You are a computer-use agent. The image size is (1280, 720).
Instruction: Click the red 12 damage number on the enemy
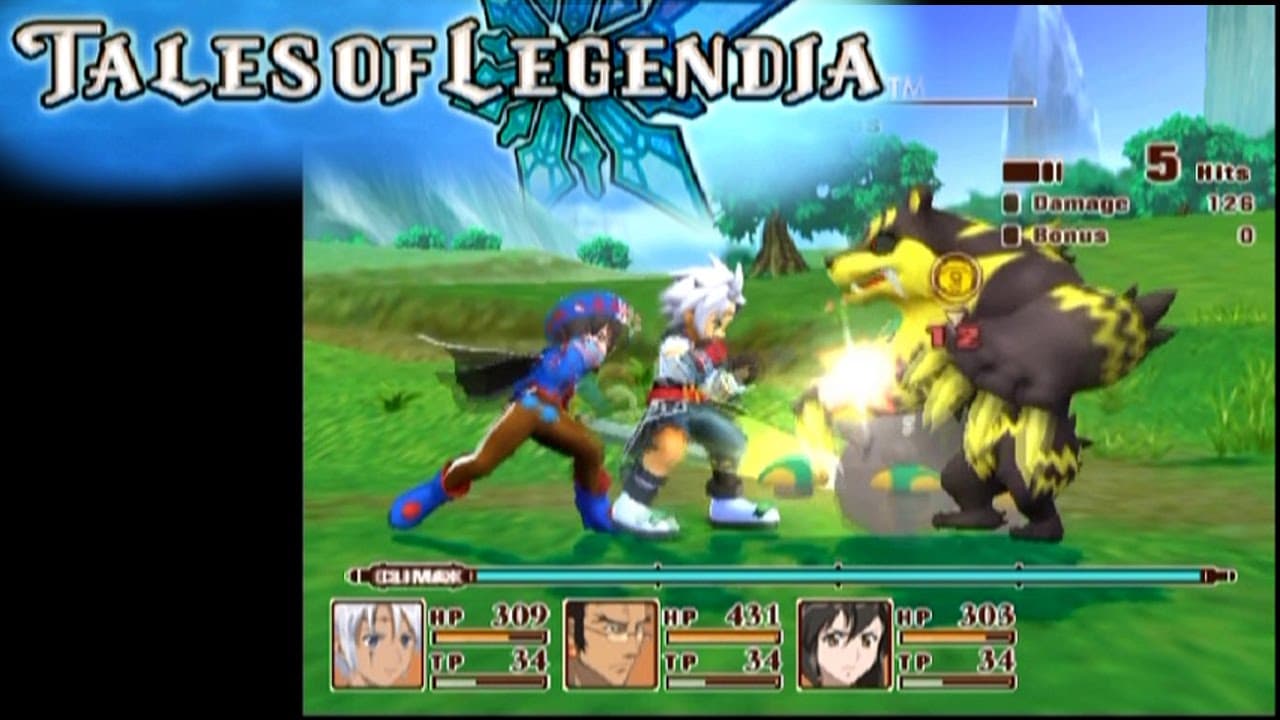(x=957, y=337)
